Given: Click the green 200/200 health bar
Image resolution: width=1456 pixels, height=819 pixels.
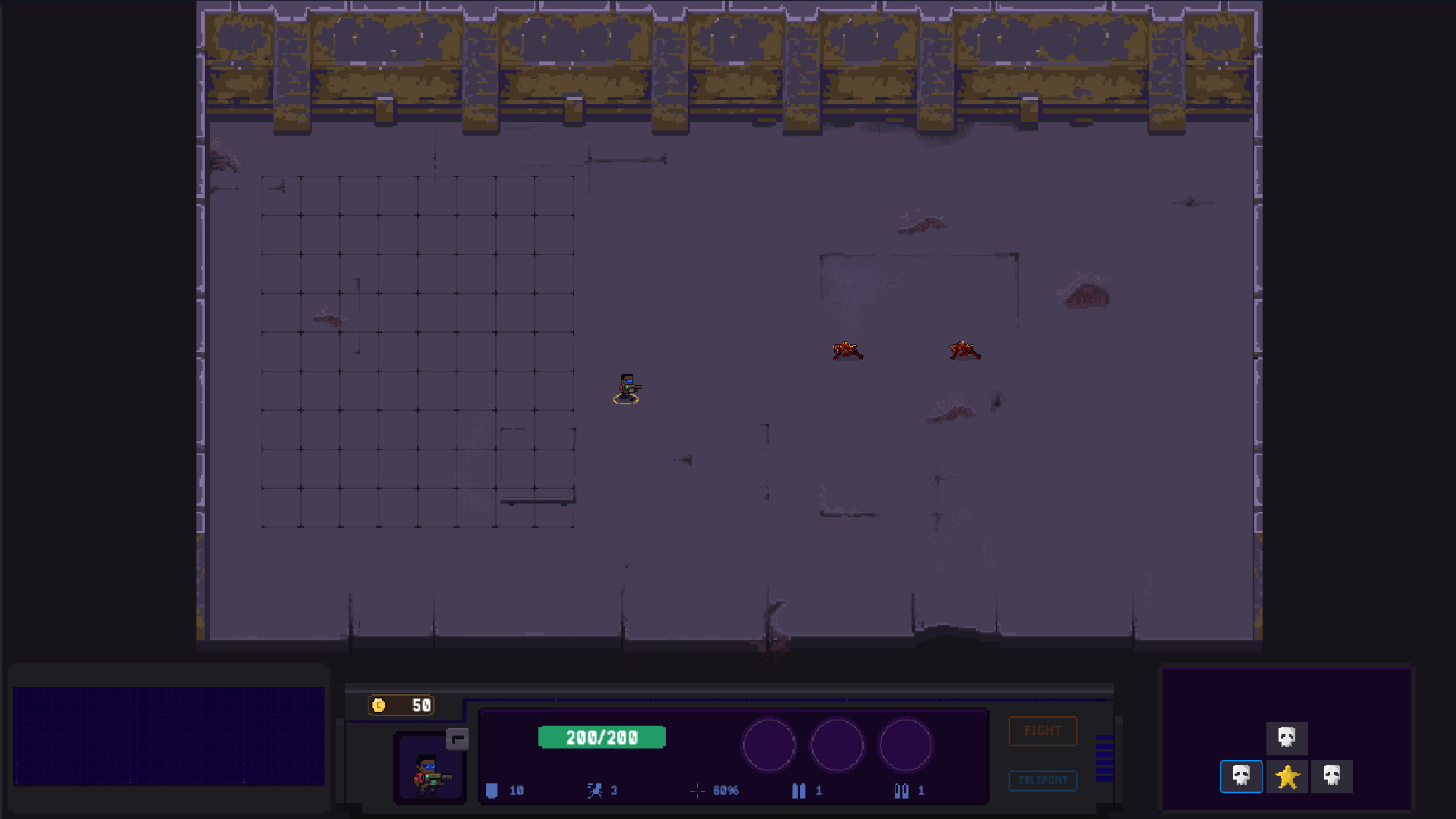Looking at the screenshot, I should pos(601,736).
